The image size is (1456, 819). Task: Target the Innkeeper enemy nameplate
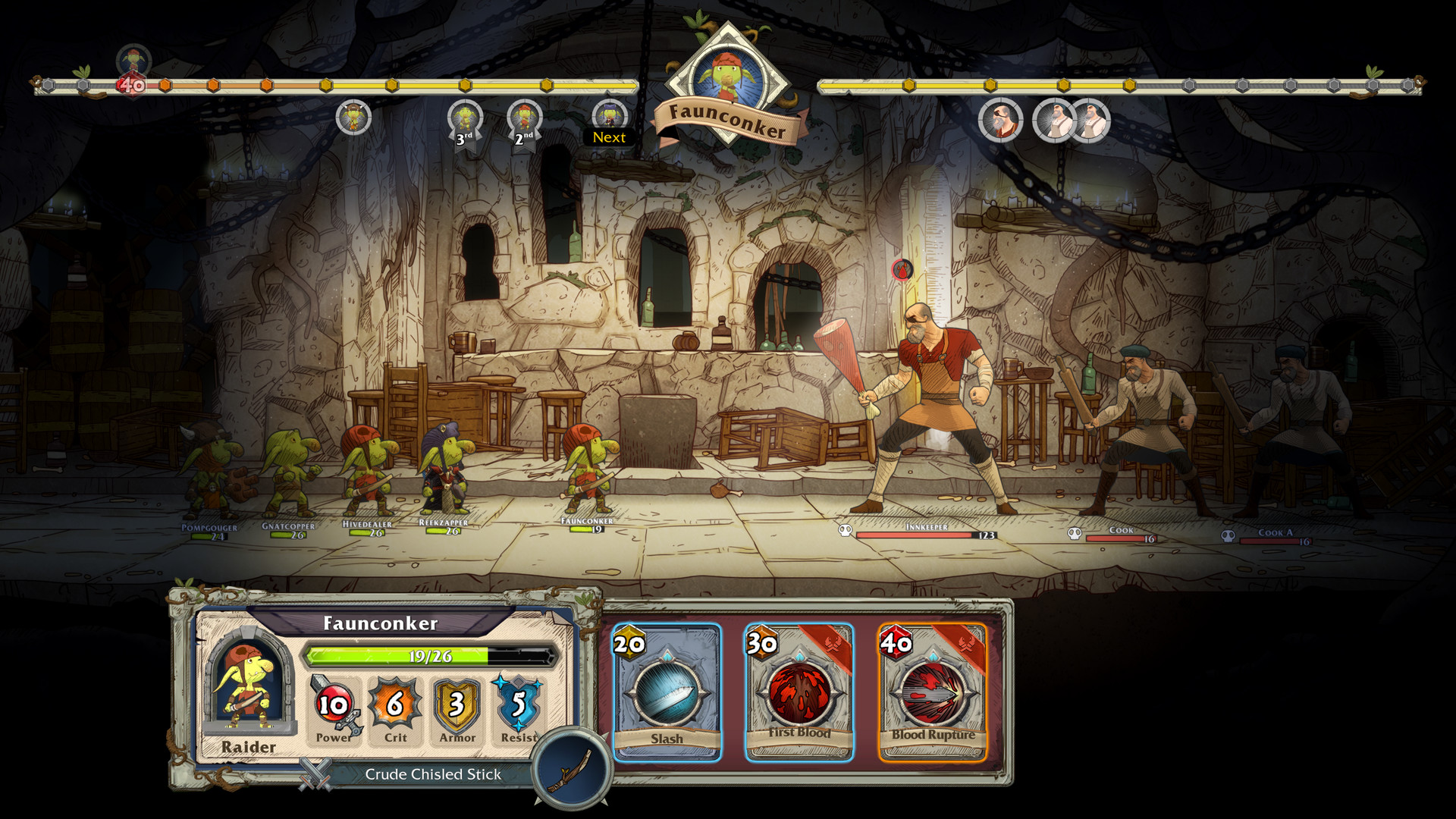tap(926, 527)
